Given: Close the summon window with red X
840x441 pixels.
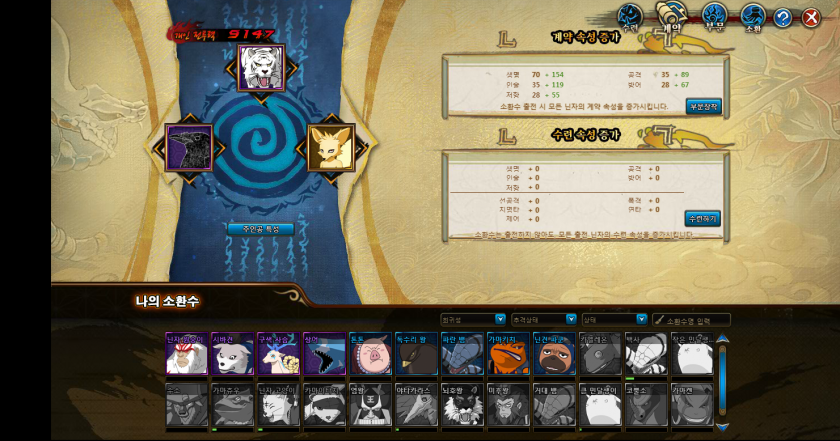Looking at the screenshot, I should coord(811,18).
